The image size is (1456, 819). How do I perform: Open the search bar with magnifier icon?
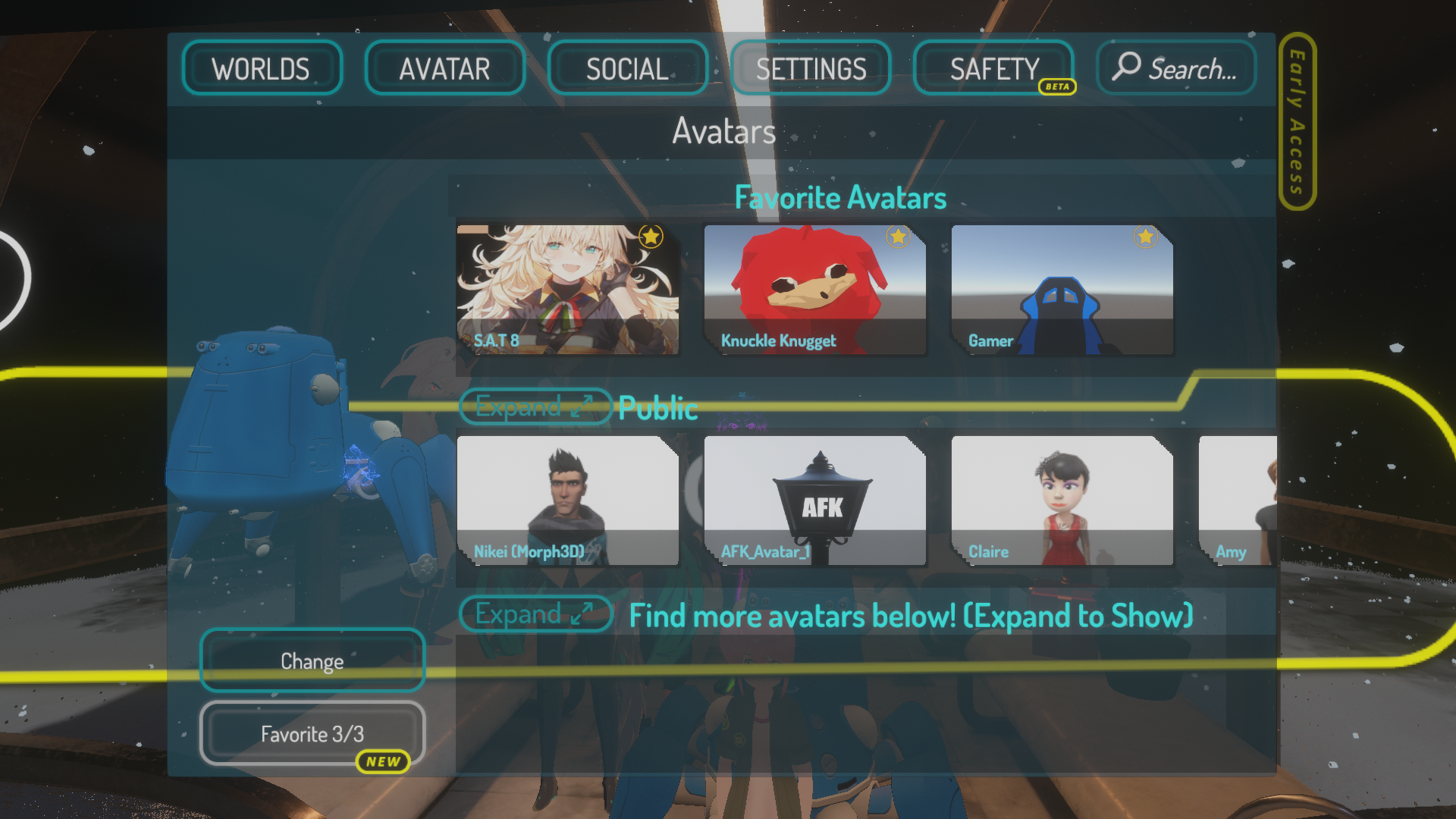pos(1175,67)
